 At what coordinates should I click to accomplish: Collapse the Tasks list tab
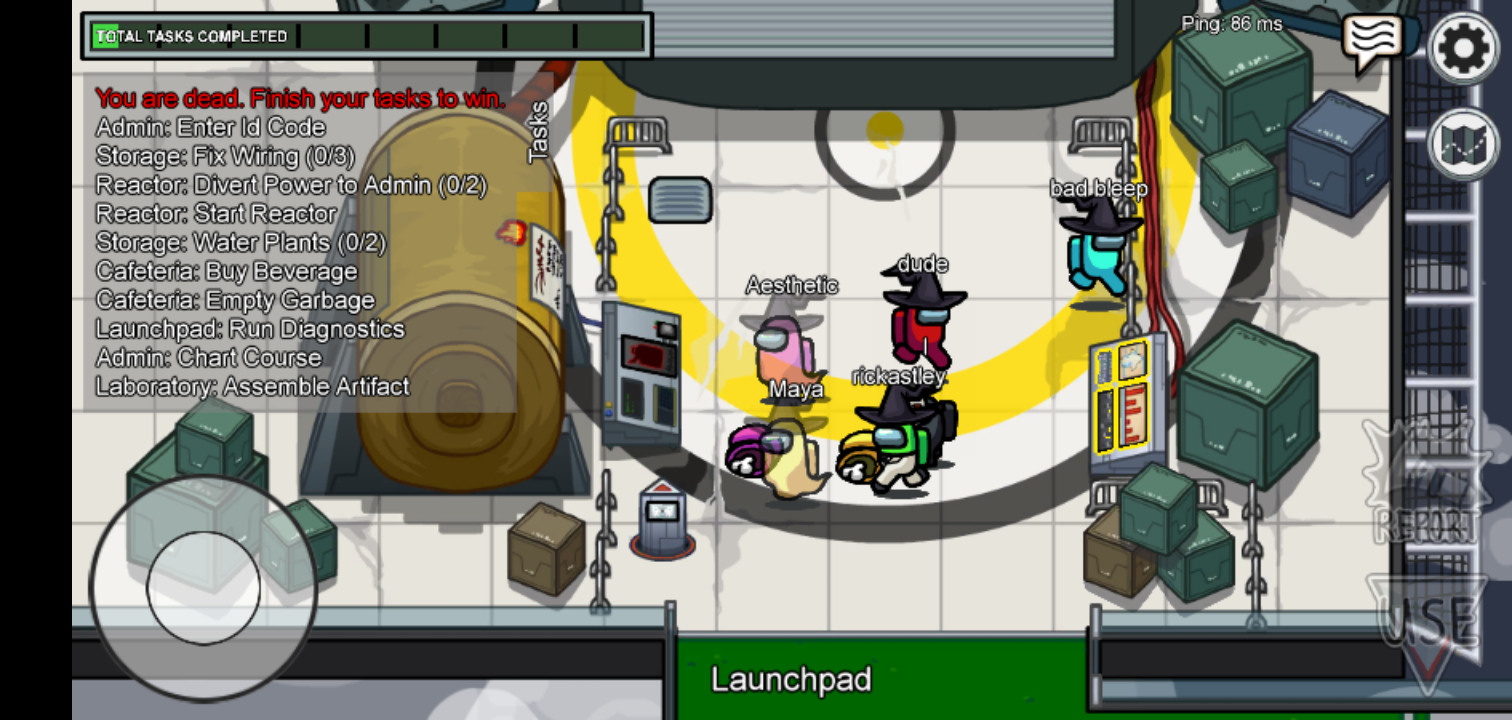click(x=538, y=131)
